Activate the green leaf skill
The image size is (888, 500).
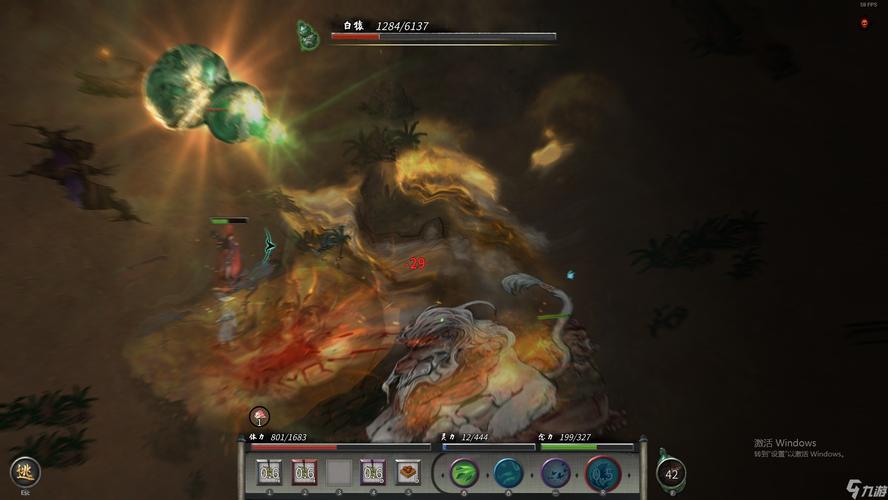tap(464, 472)
